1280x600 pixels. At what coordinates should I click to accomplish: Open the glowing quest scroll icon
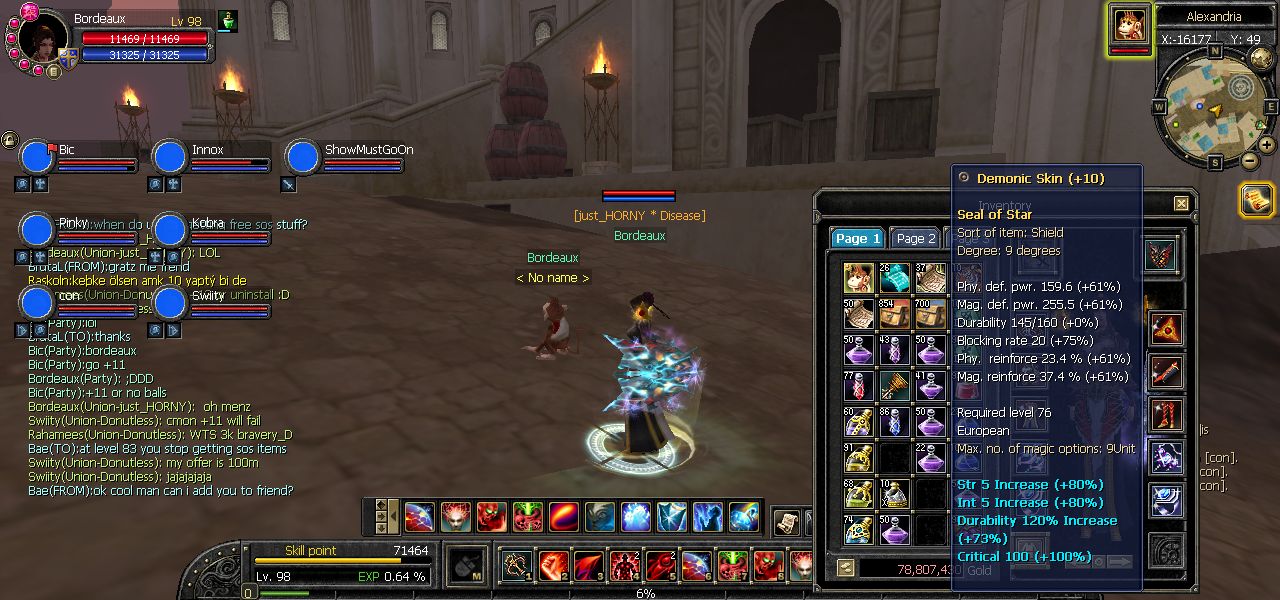(x=1256, y=200)
